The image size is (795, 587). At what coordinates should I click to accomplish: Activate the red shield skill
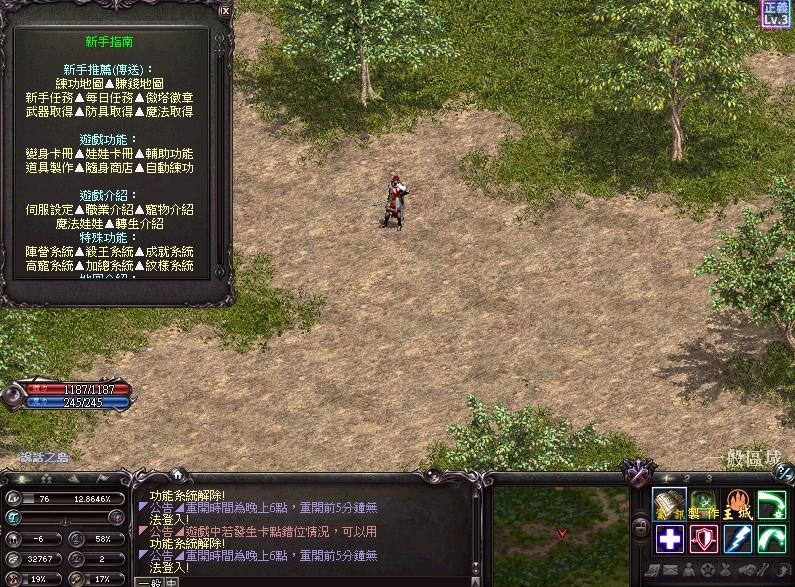click(x=704, y=539)
